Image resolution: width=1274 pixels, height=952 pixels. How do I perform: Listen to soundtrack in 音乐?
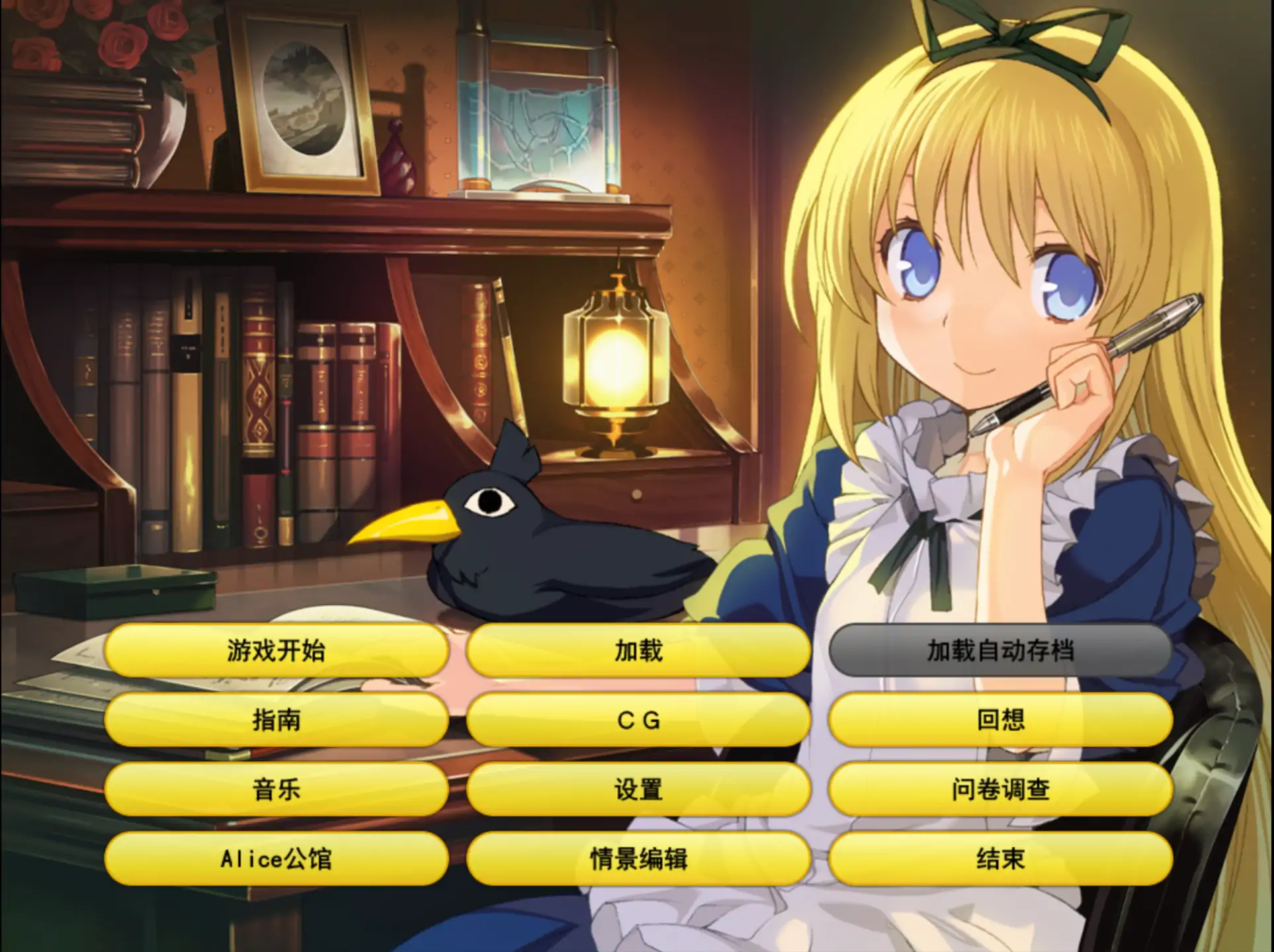click(x=276, y=791)
